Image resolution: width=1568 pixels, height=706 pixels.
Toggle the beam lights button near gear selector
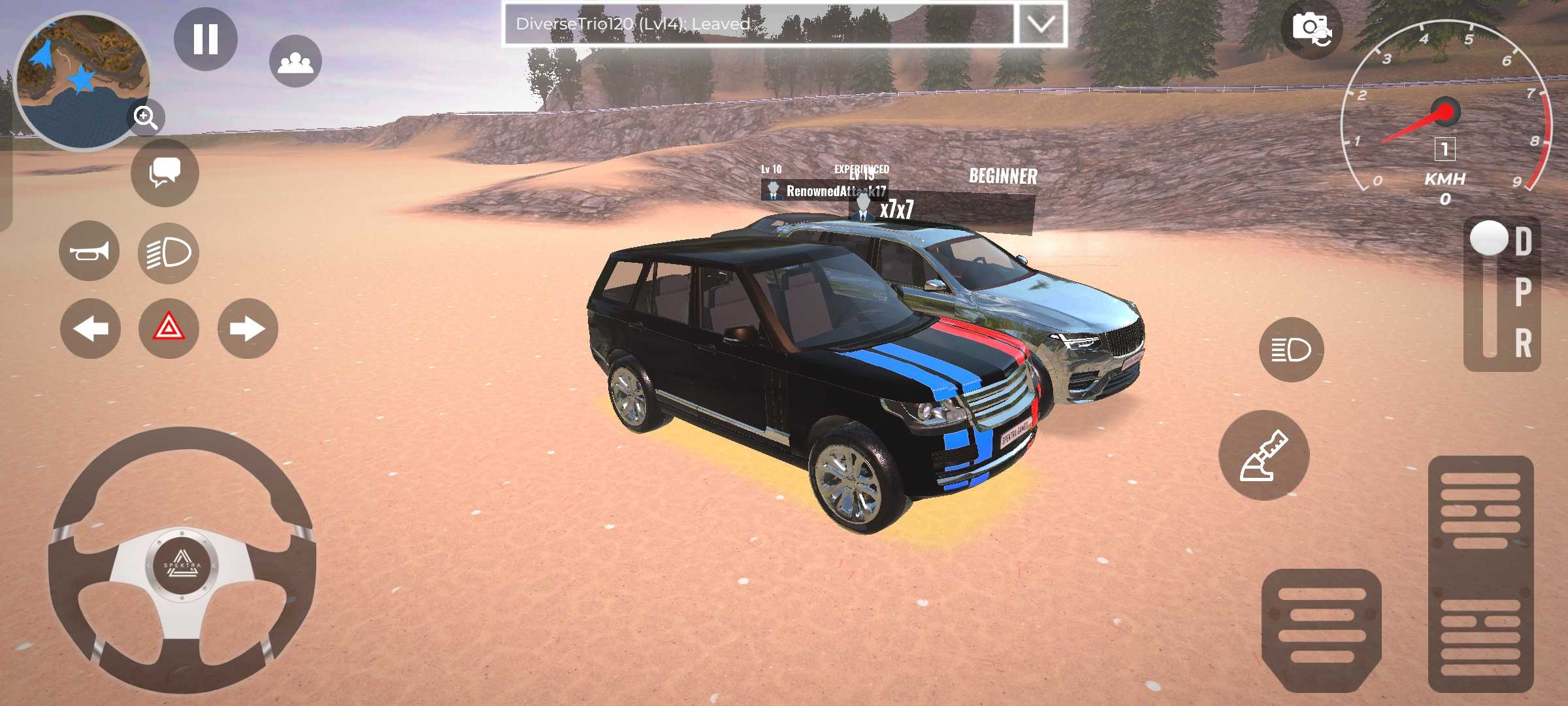(x=1291, y=350)
